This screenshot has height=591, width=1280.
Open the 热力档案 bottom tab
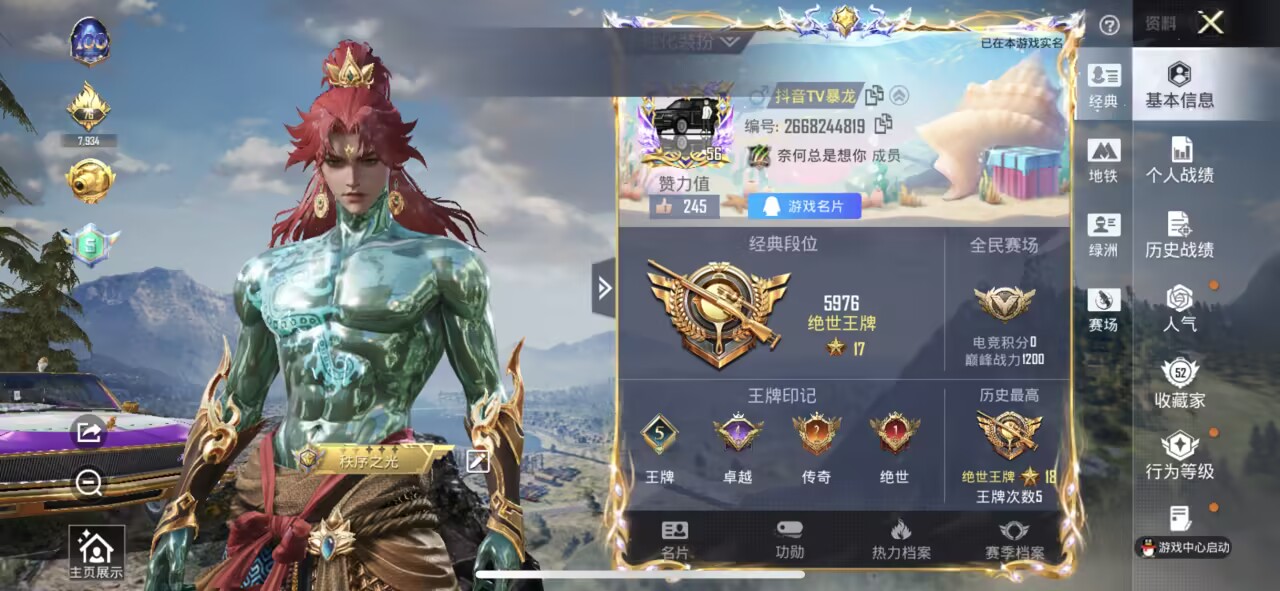pyautogui.click(x=901, y=539)
